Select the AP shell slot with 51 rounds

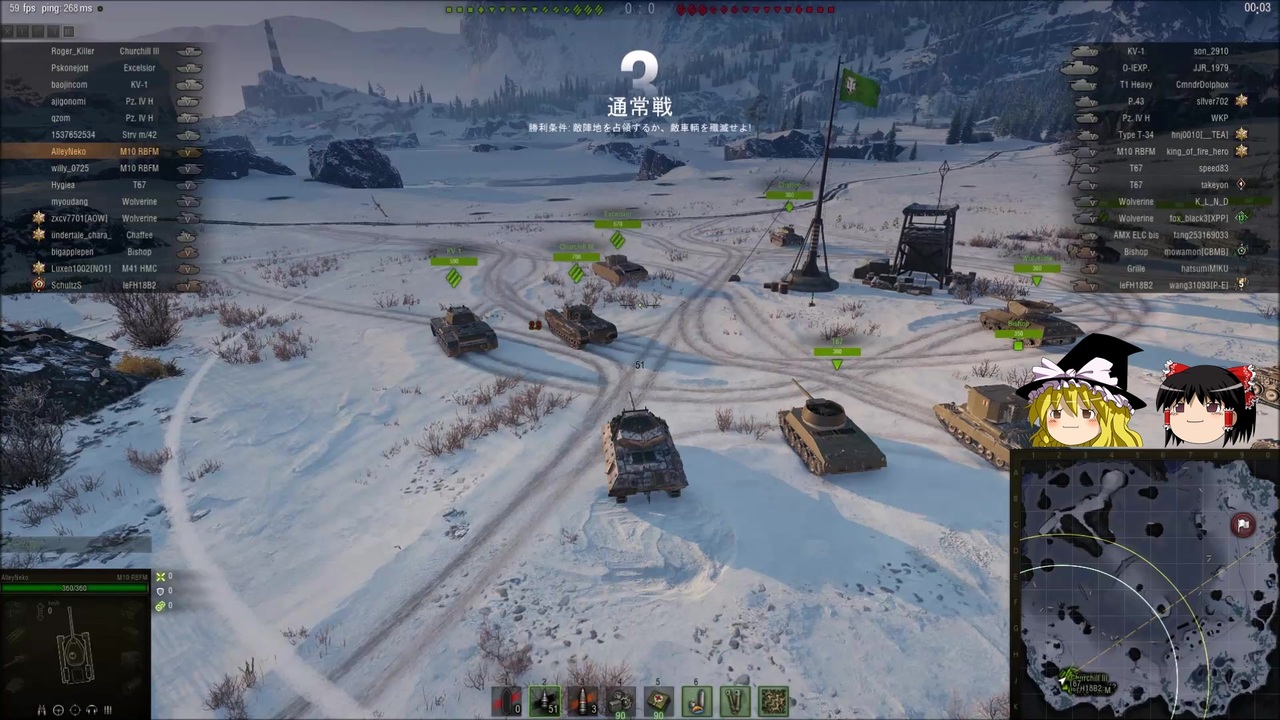[x=545, y=702]
